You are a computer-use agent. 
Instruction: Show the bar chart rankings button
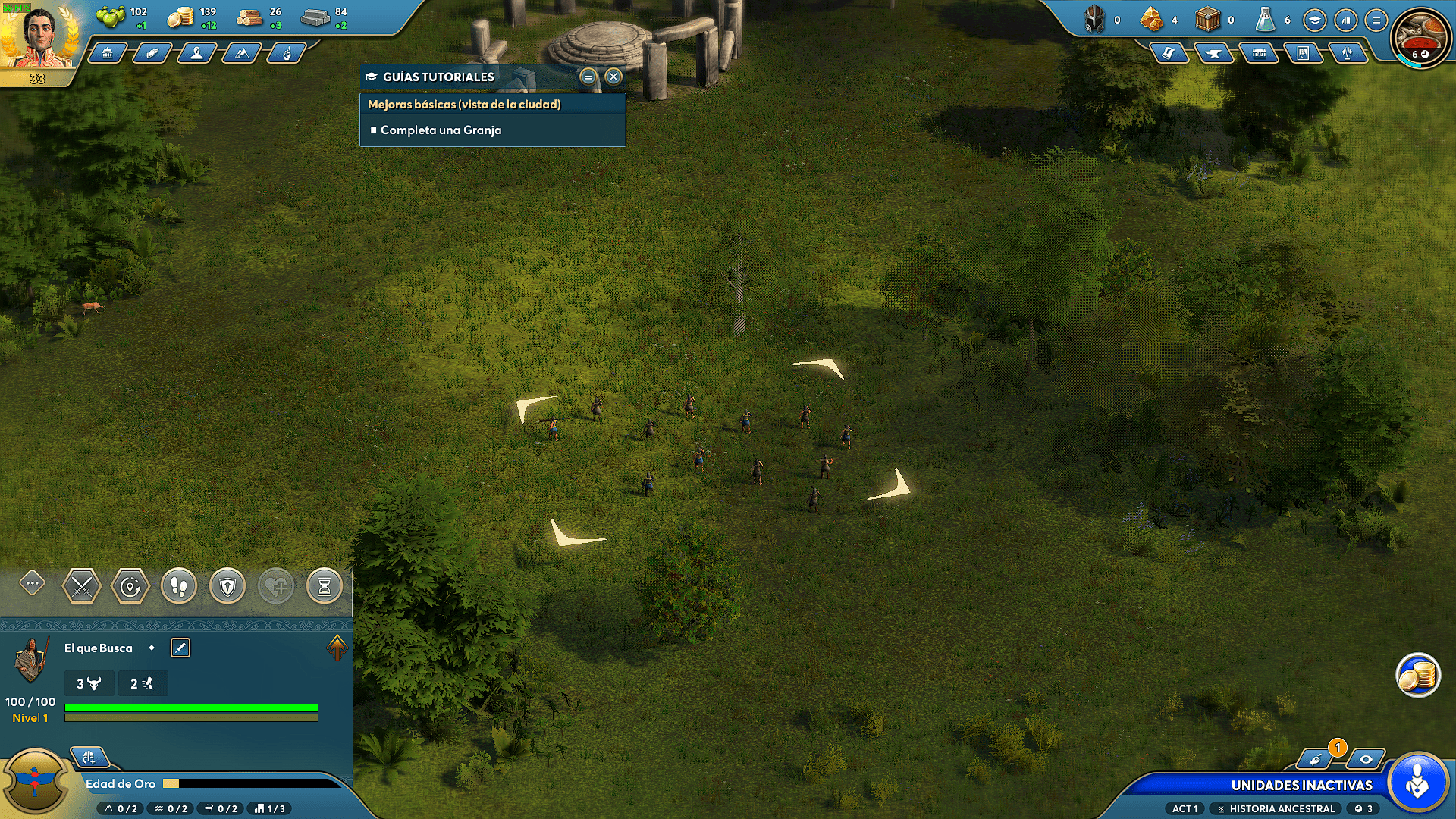tap(1345, 20)
